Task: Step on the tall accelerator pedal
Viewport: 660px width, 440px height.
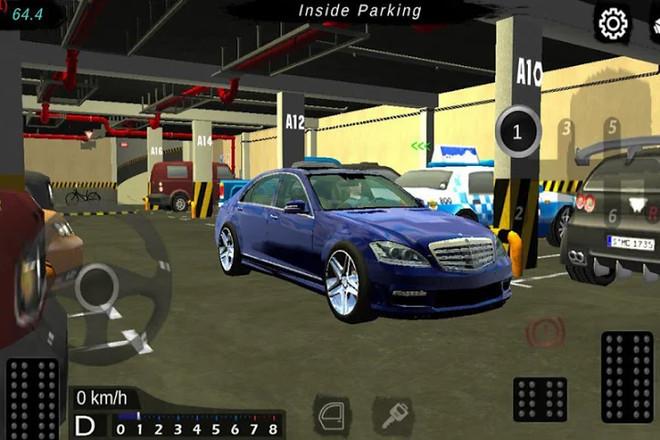Action: [627, 378]
